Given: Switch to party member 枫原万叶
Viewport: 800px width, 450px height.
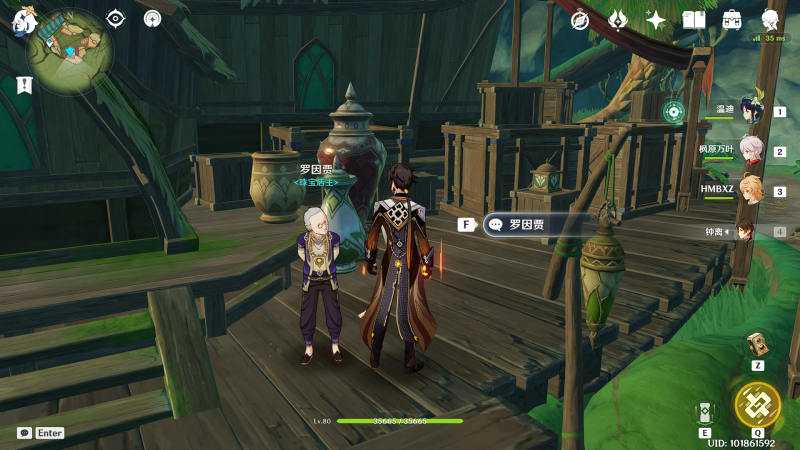Looking at the screenshot, I should (x=749, y=151).
